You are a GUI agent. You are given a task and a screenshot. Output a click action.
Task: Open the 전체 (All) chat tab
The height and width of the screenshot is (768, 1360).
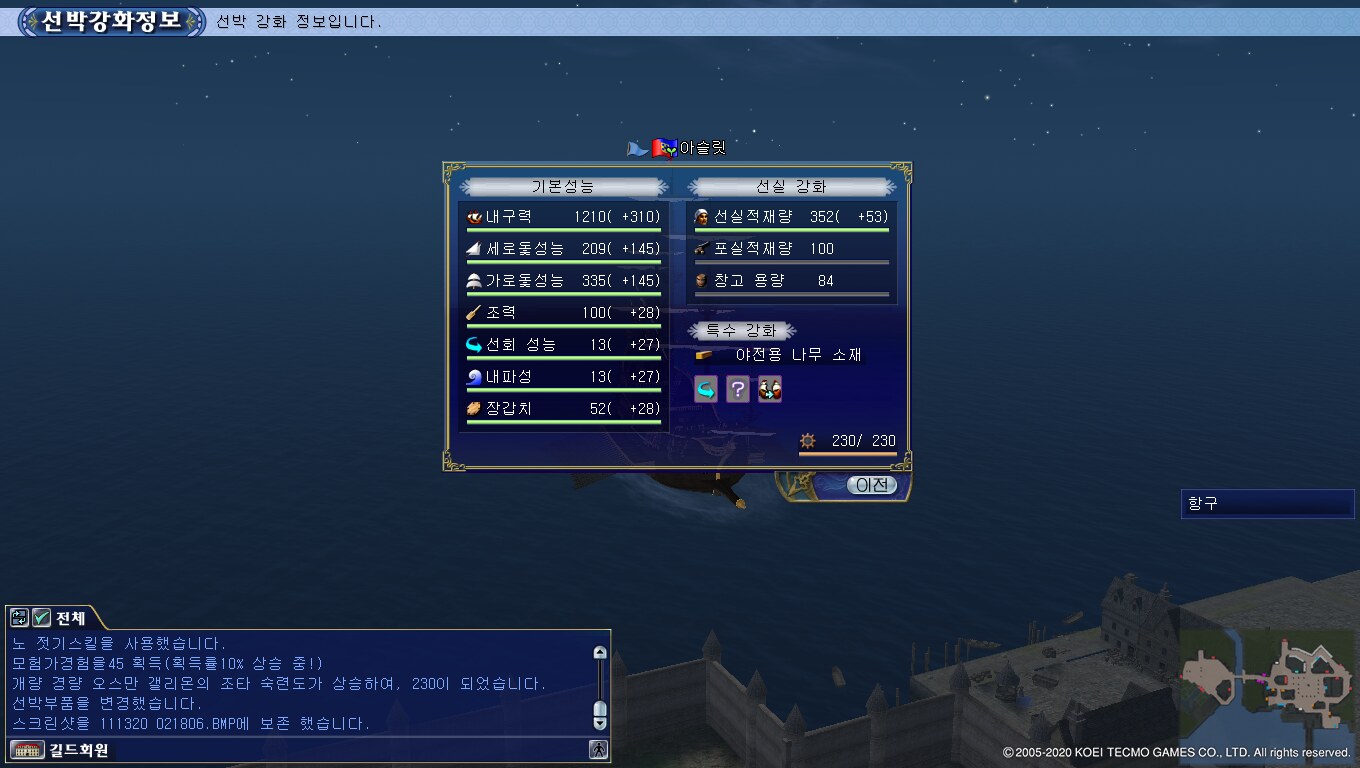(x=71, y=618)
